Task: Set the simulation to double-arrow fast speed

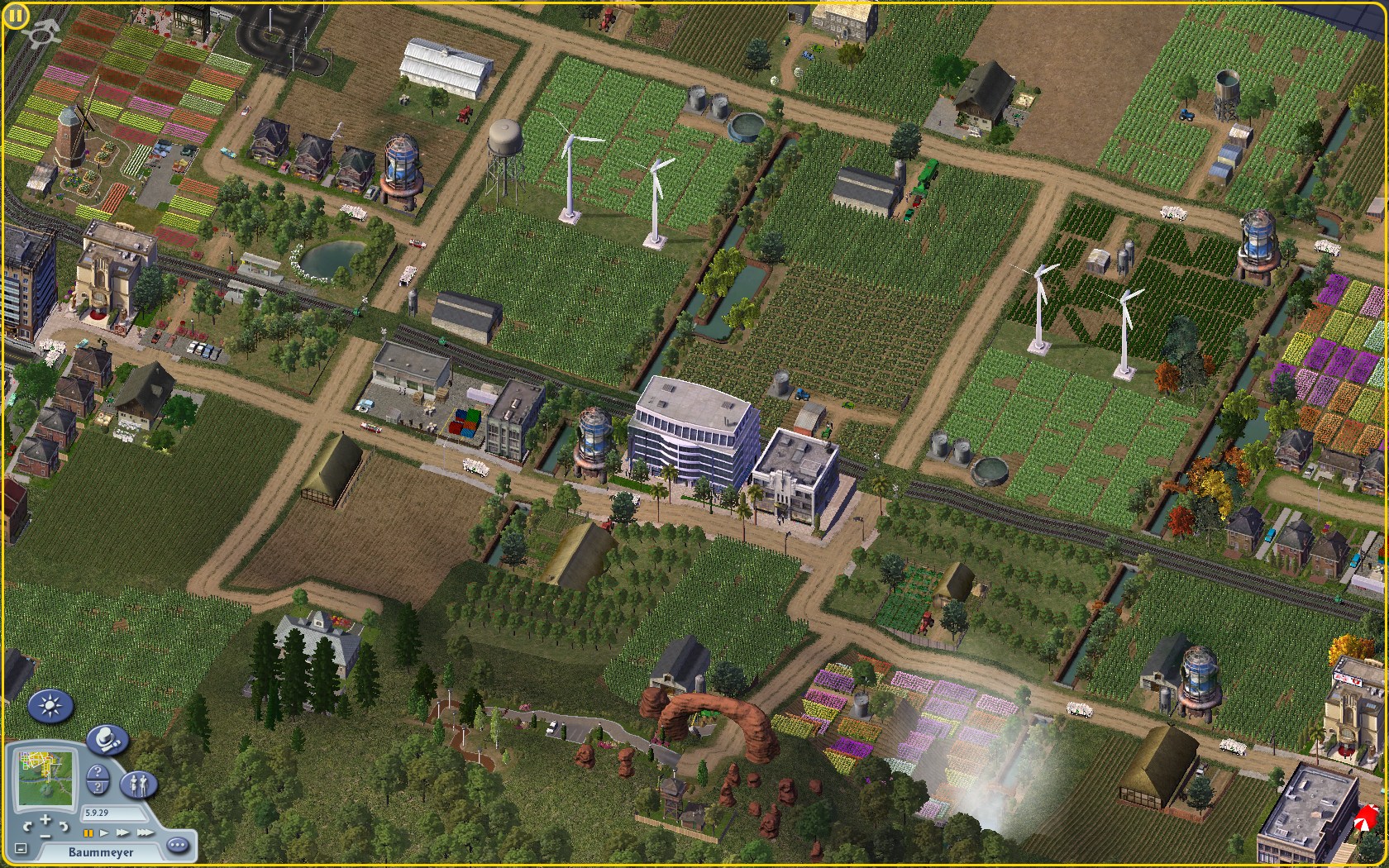Action: click(122, 833)
